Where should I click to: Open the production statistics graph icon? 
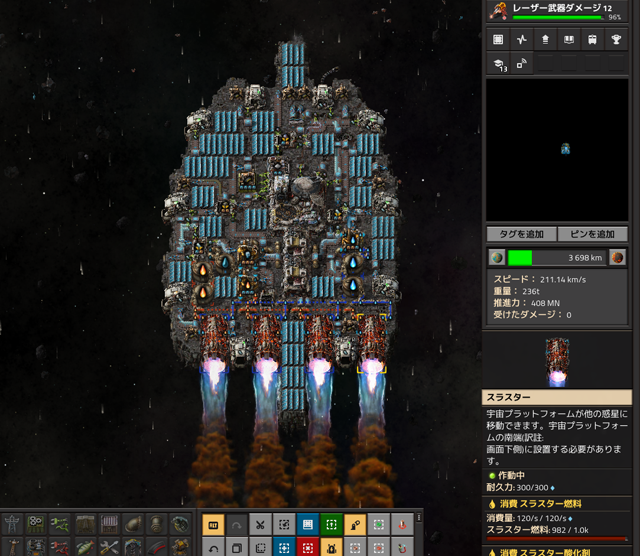pos(521,40)
